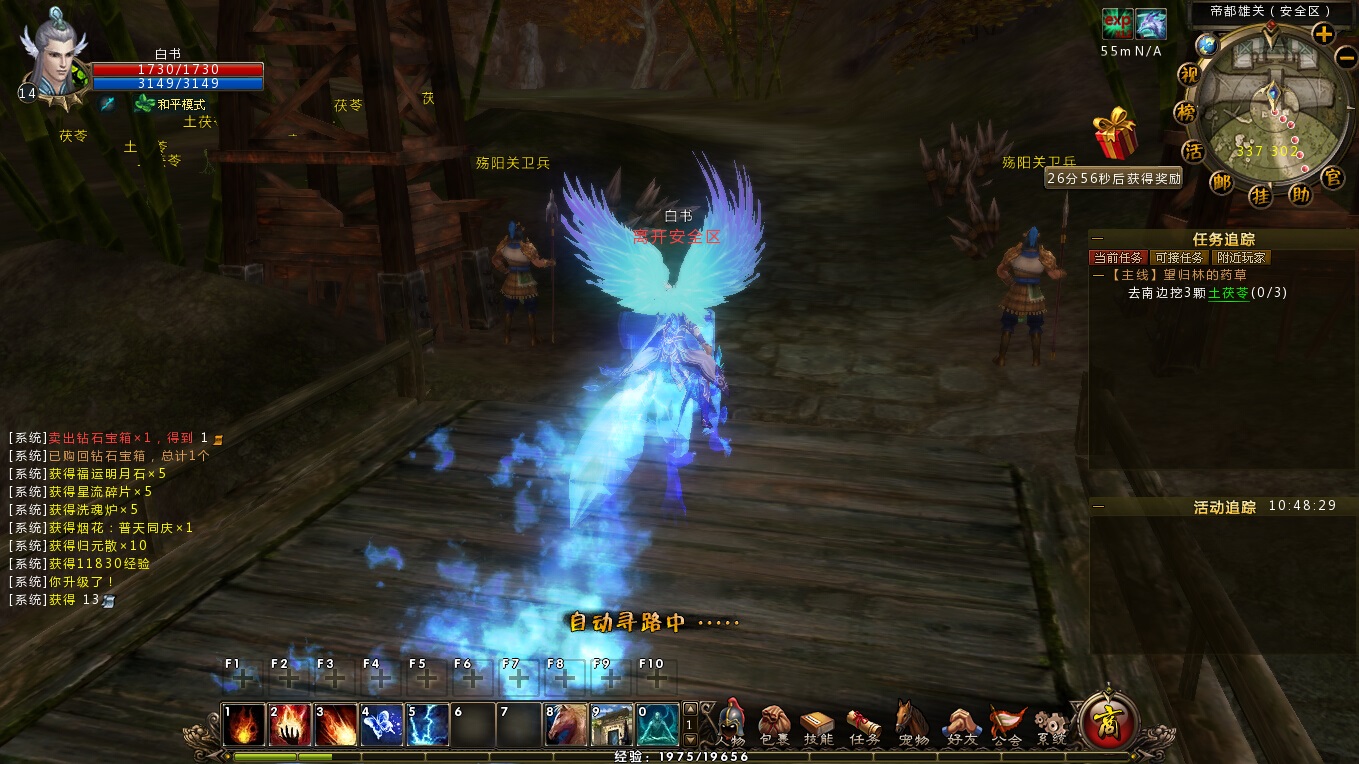1359x764 pixels.
Task: Zoom in the minimap with the plus button
Action: pos(1323,34)
